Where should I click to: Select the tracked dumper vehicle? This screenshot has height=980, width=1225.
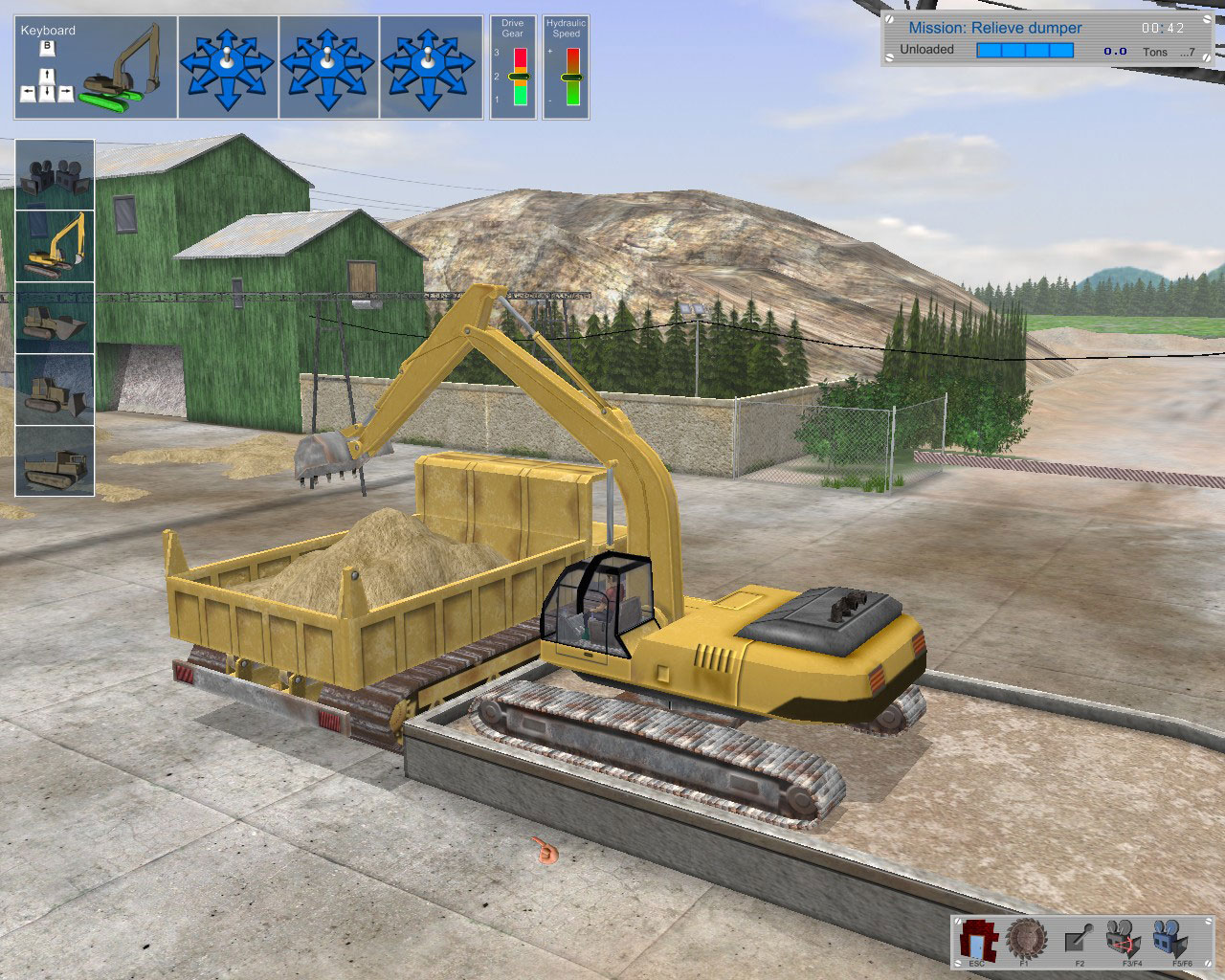click(x=55, y=459)
